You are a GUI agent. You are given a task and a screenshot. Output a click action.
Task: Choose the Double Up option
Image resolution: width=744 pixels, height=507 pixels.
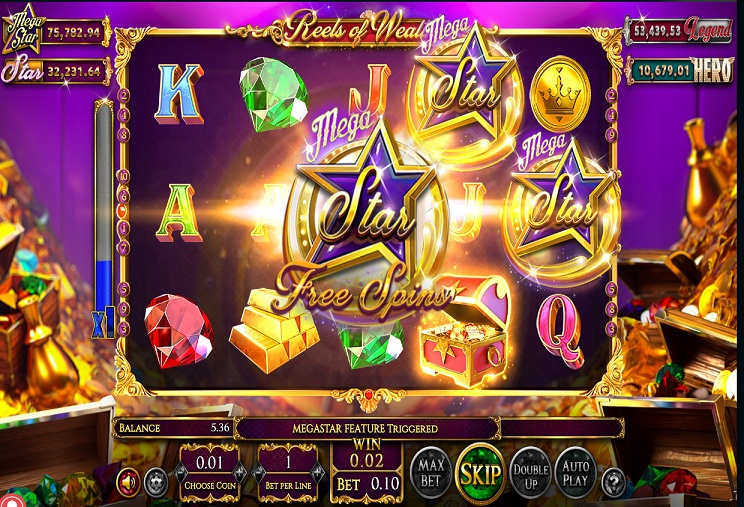click(x=530, y=472)
